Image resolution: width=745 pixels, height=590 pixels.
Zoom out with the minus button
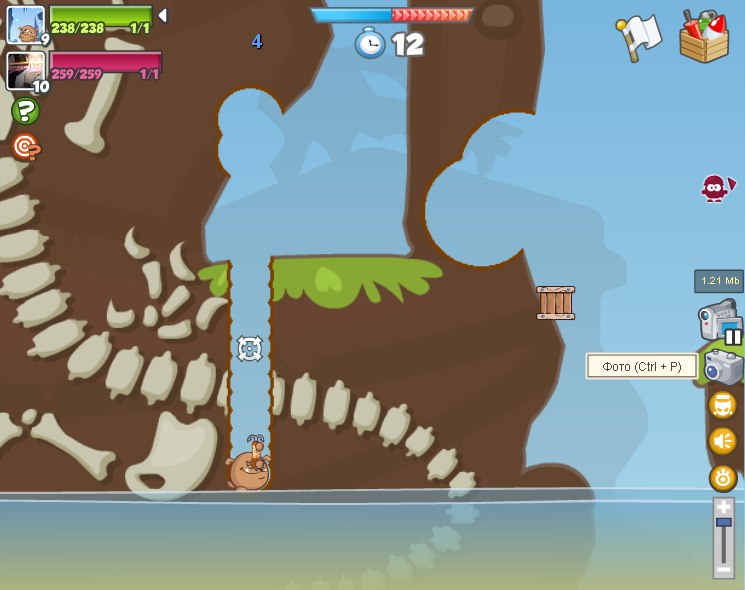[x=723, y=568]
